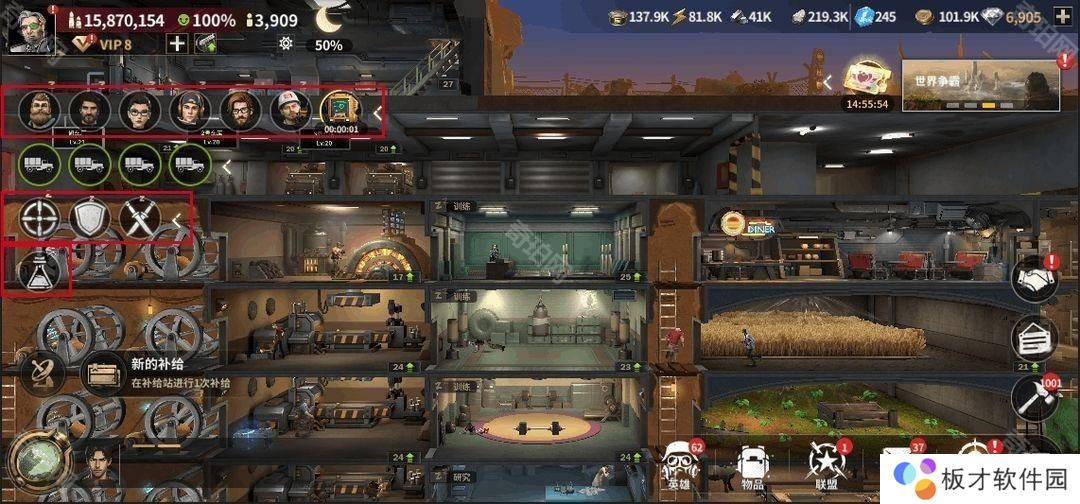Open the flask research icon

pos(40,270)
